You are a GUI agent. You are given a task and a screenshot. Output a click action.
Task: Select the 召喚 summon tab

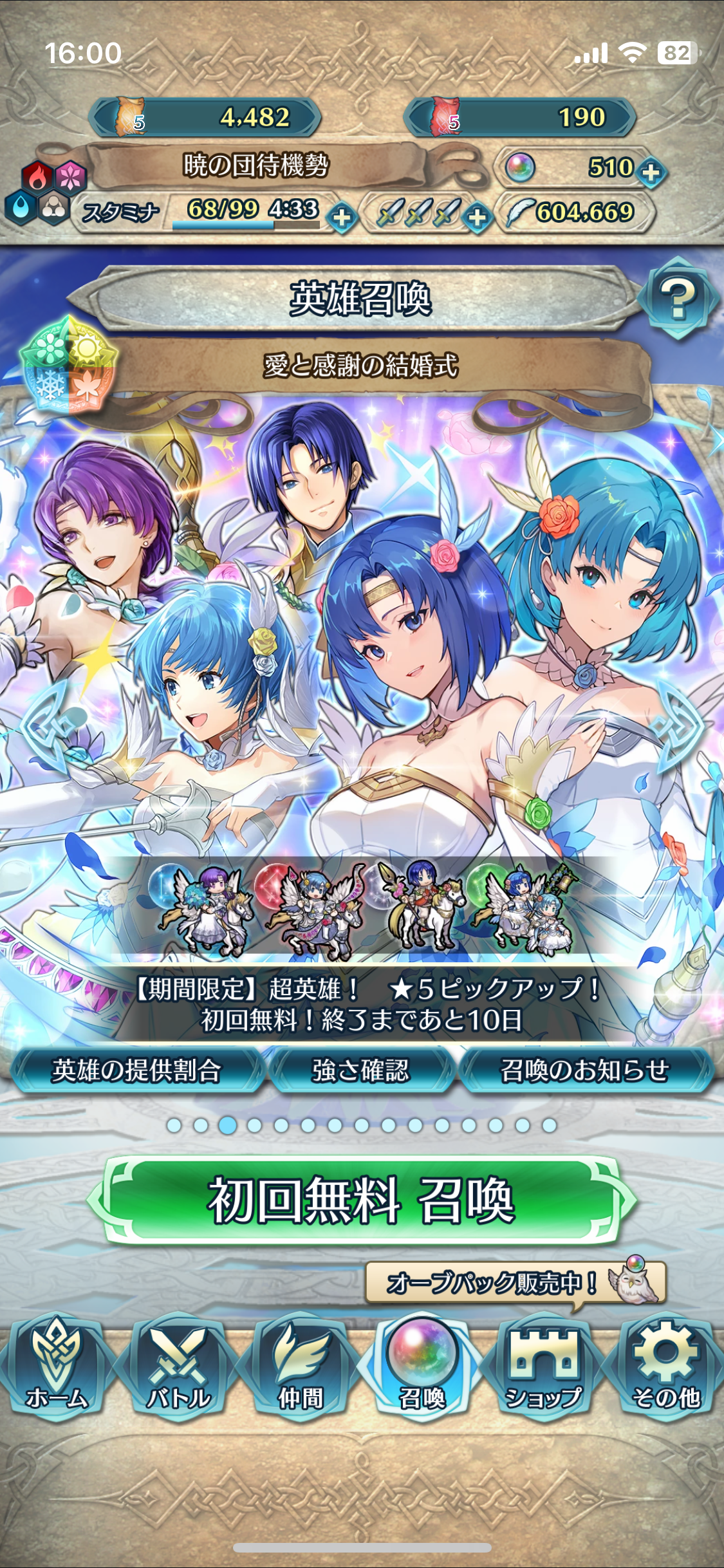click(422, 1366)
